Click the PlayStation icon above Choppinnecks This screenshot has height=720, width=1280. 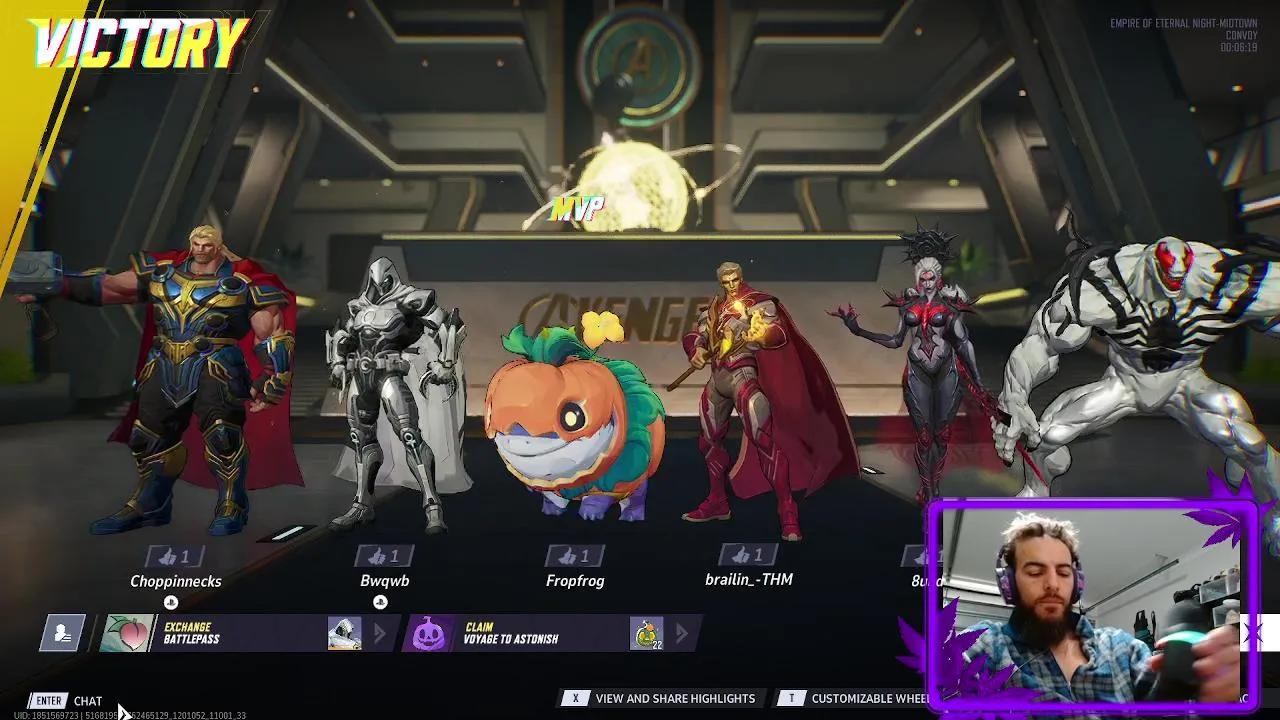pyautogui.click(x=170, y=602)
